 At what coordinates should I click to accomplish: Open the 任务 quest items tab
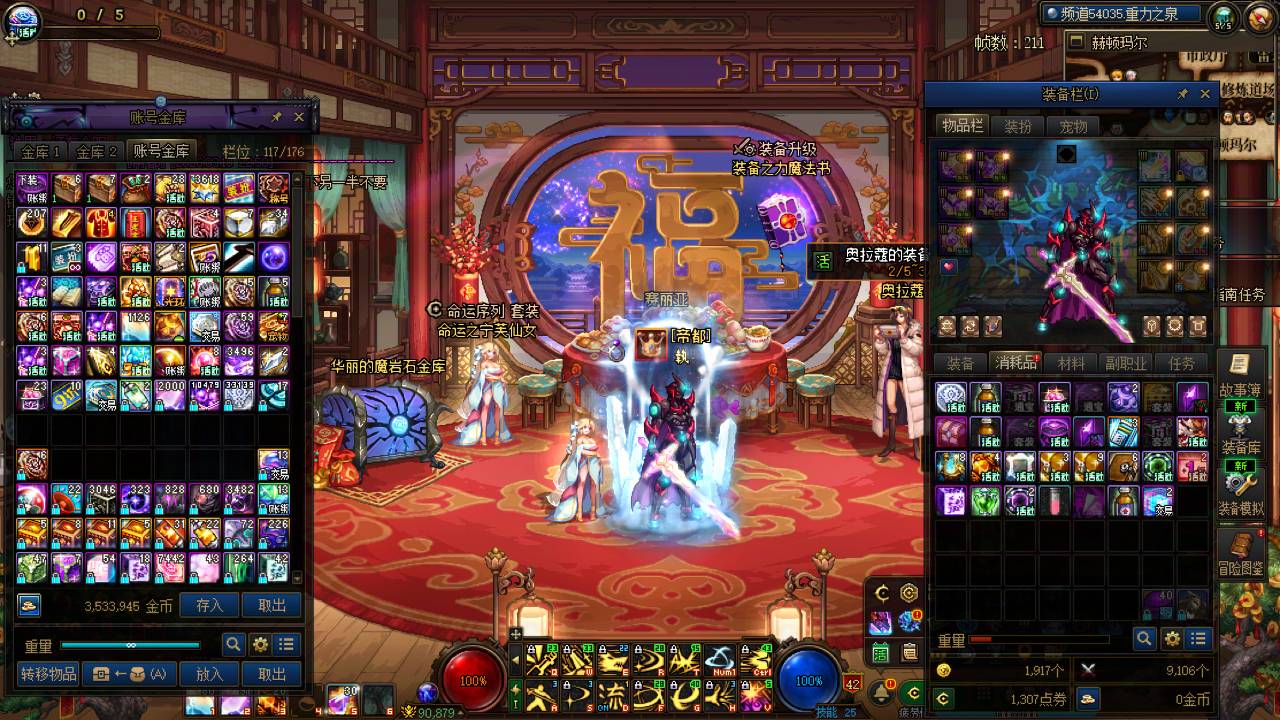[1181, 363]
